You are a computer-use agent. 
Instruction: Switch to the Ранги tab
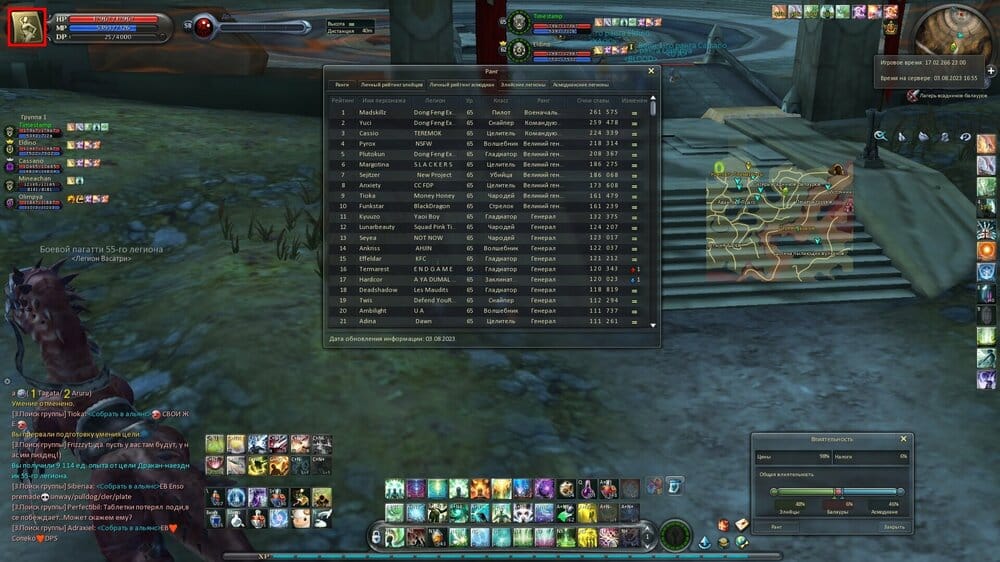pyautogui.click(x=342, y=85)
